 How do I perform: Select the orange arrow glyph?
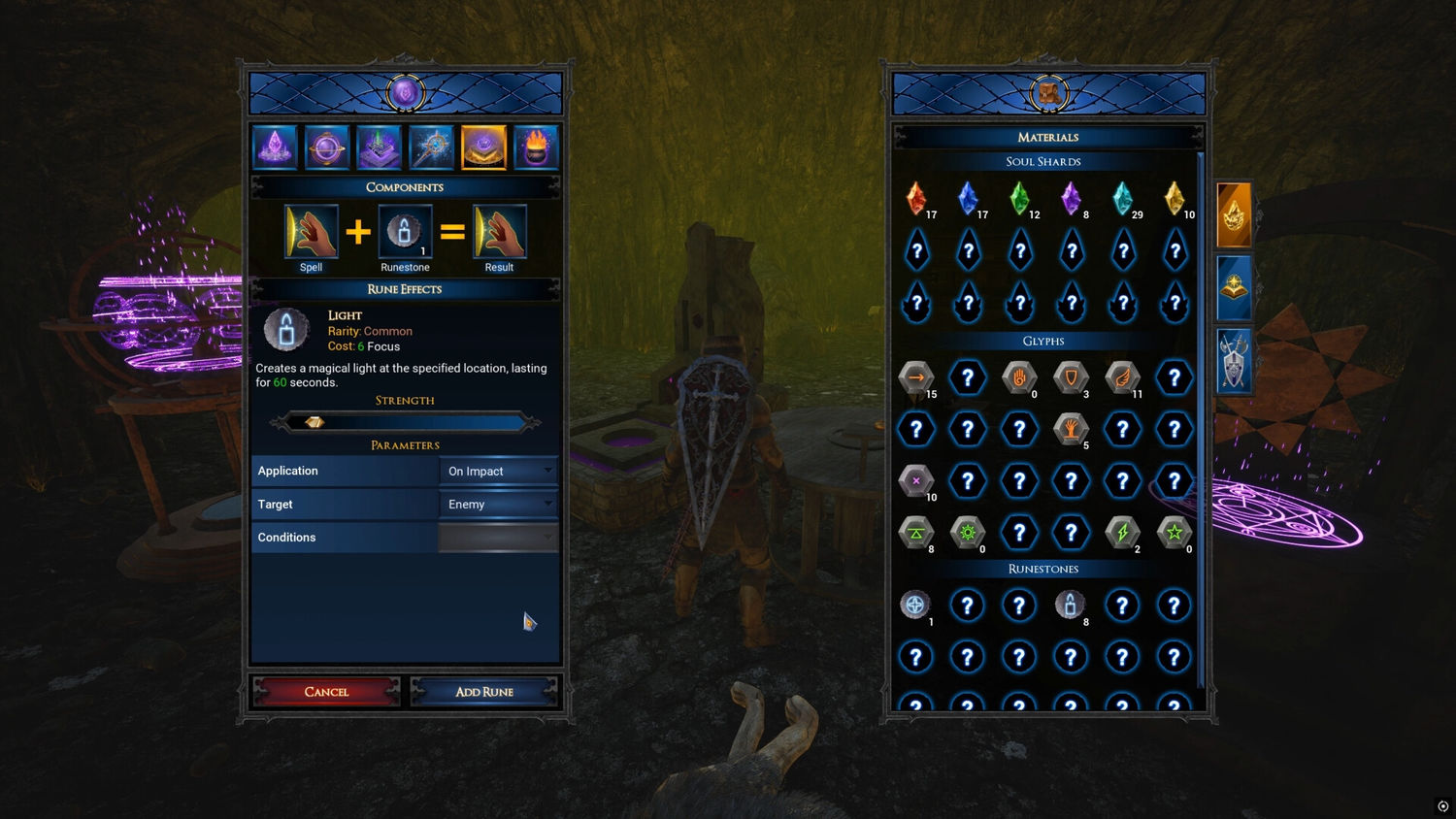click(x=916, y=377)
